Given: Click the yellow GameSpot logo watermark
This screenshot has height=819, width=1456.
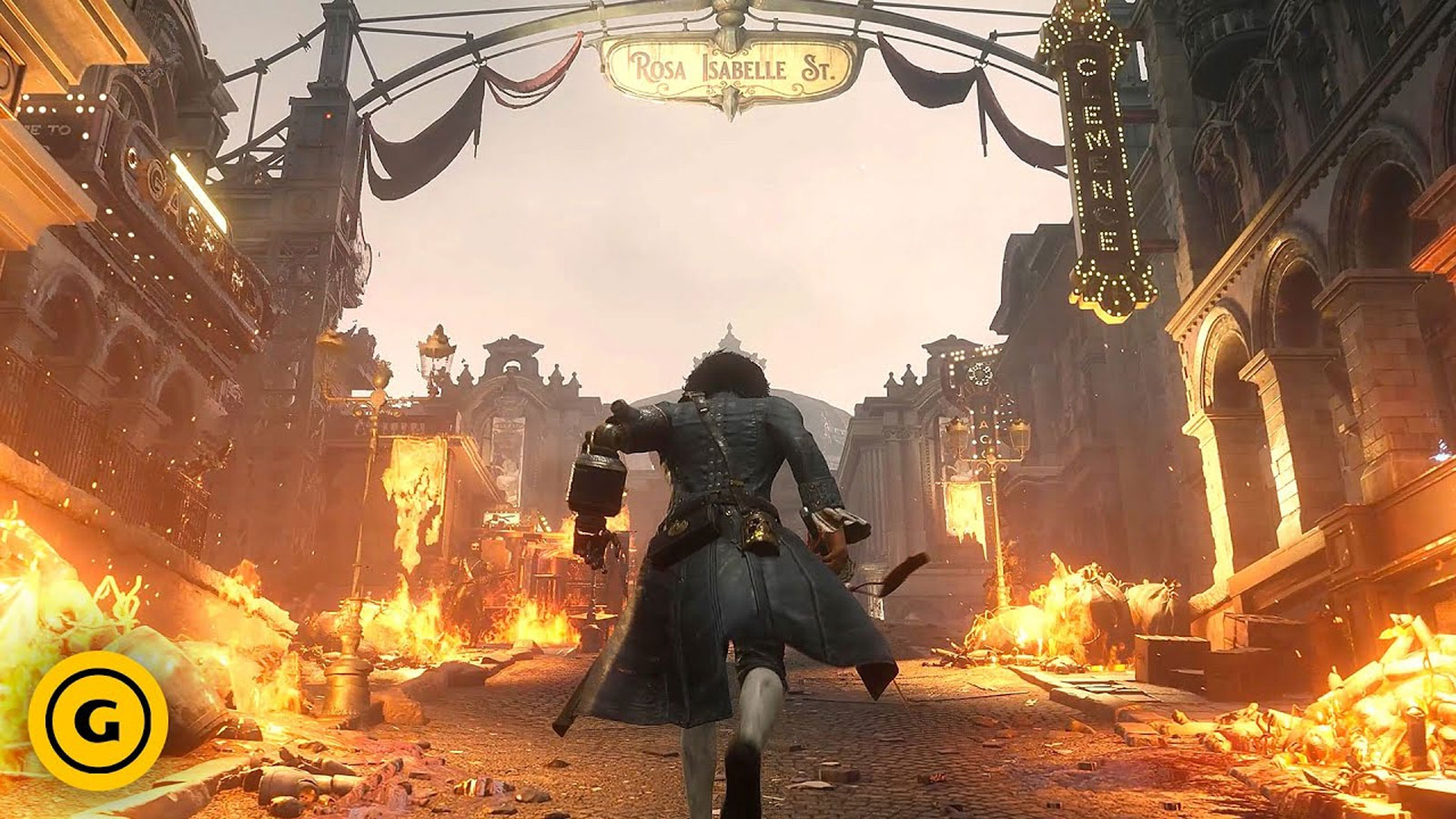Looking at the screenshot, I should (97, 719).
